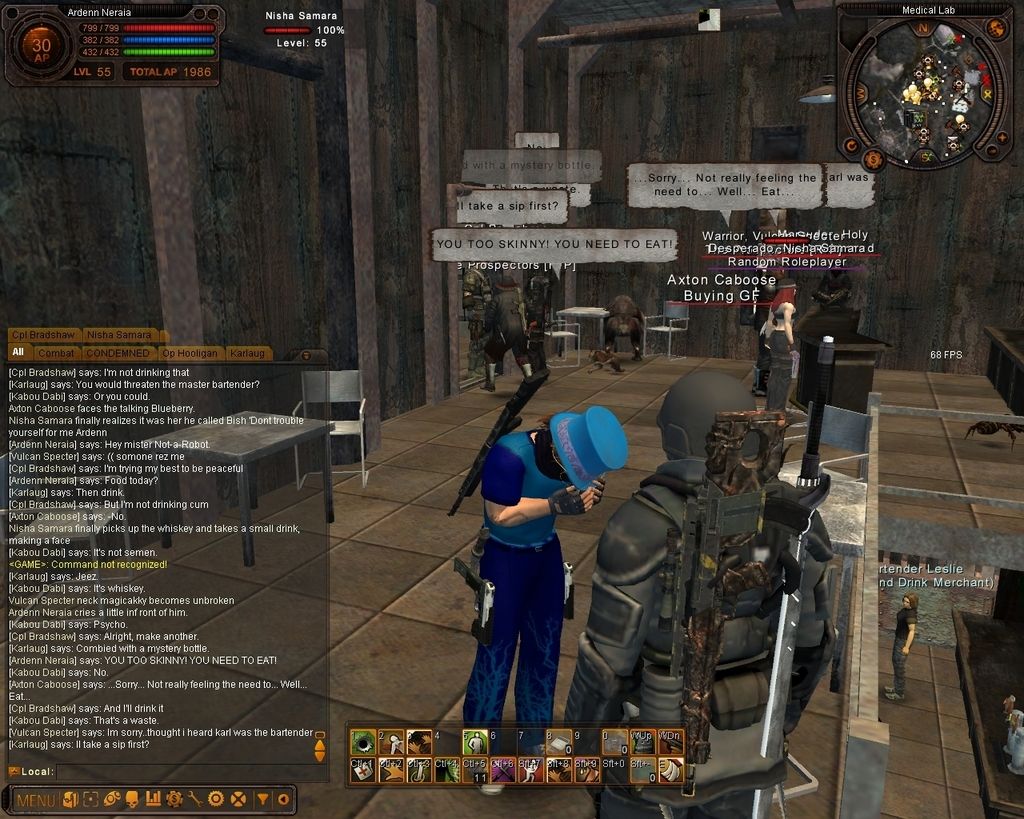This screenshot has width=1024, height=819.
Task: Activate the green figure ability in slot 5
Action: 474,742
